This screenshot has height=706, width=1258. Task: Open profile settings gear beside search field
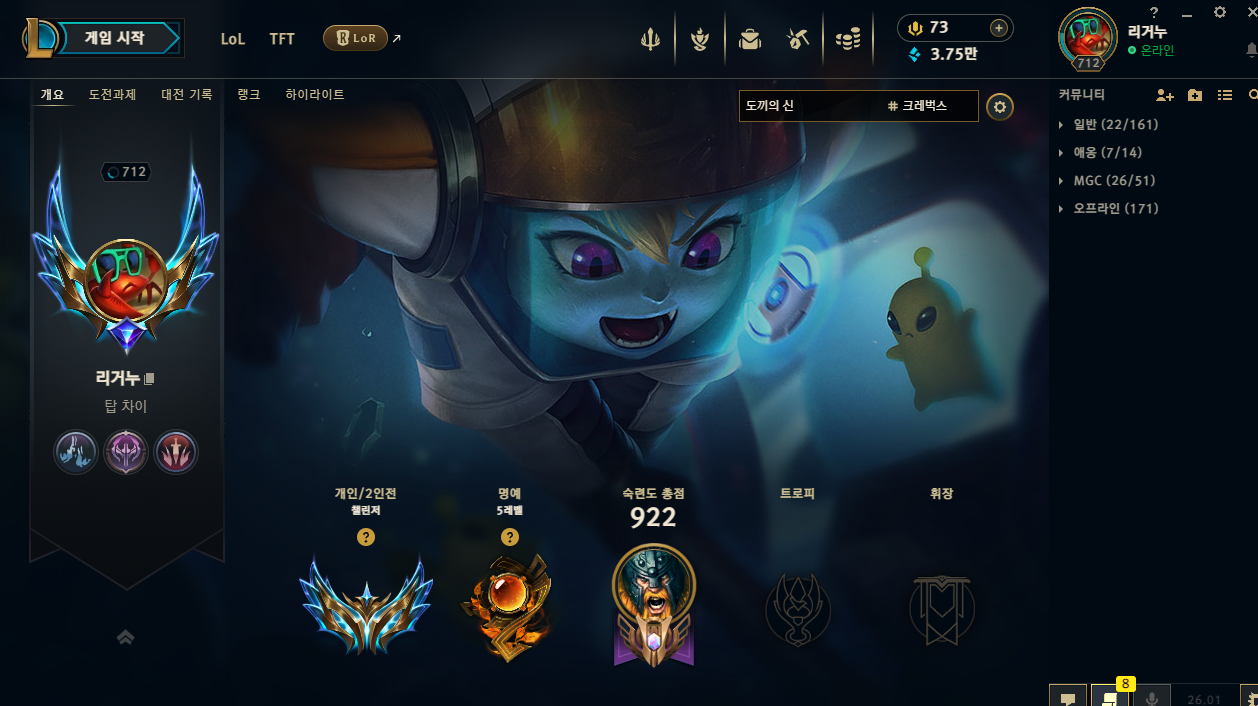click(1000, 107)
